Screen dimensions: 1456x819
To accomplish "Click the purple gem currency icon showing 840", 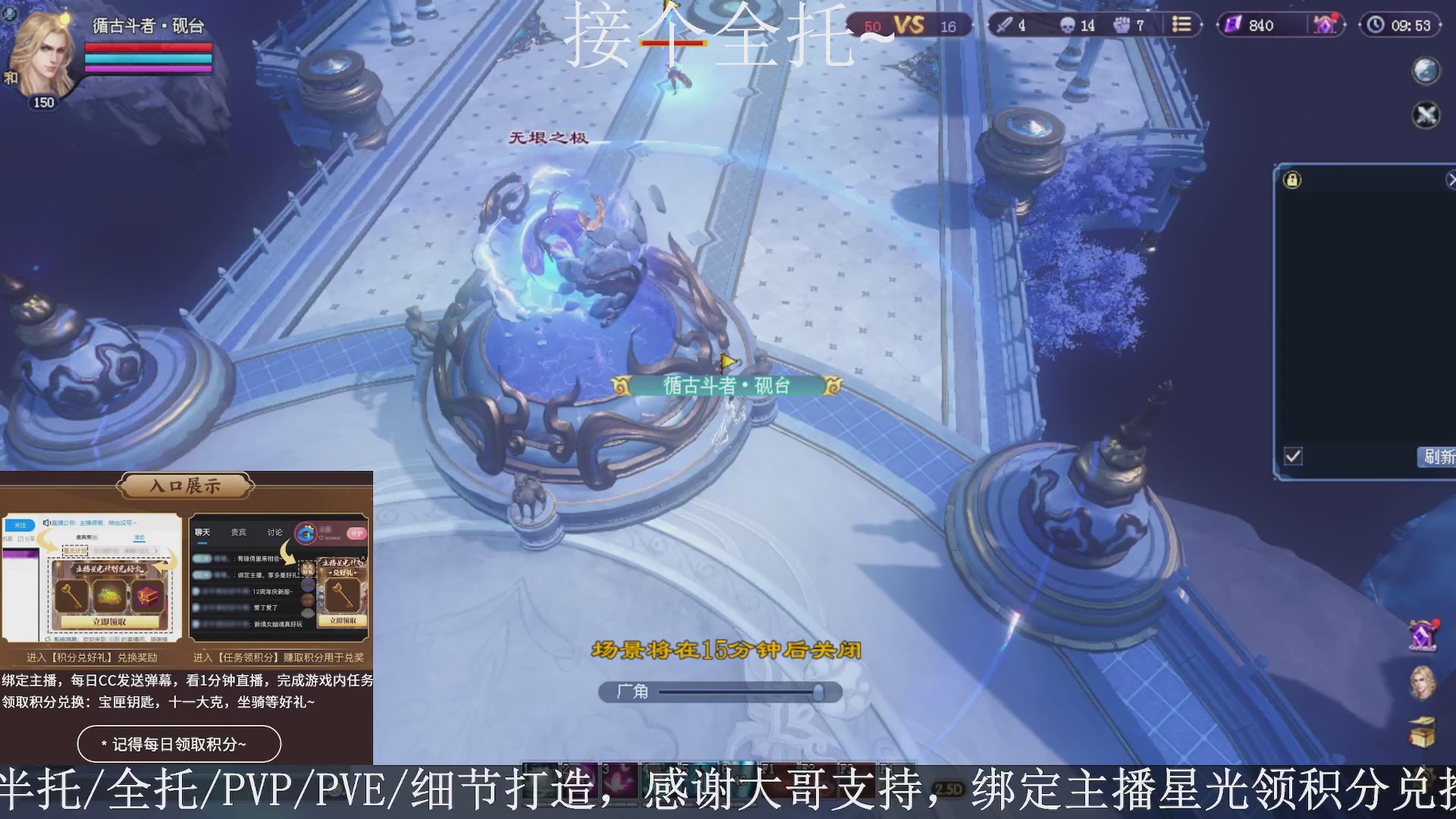I will click(x=1232, y=25).
